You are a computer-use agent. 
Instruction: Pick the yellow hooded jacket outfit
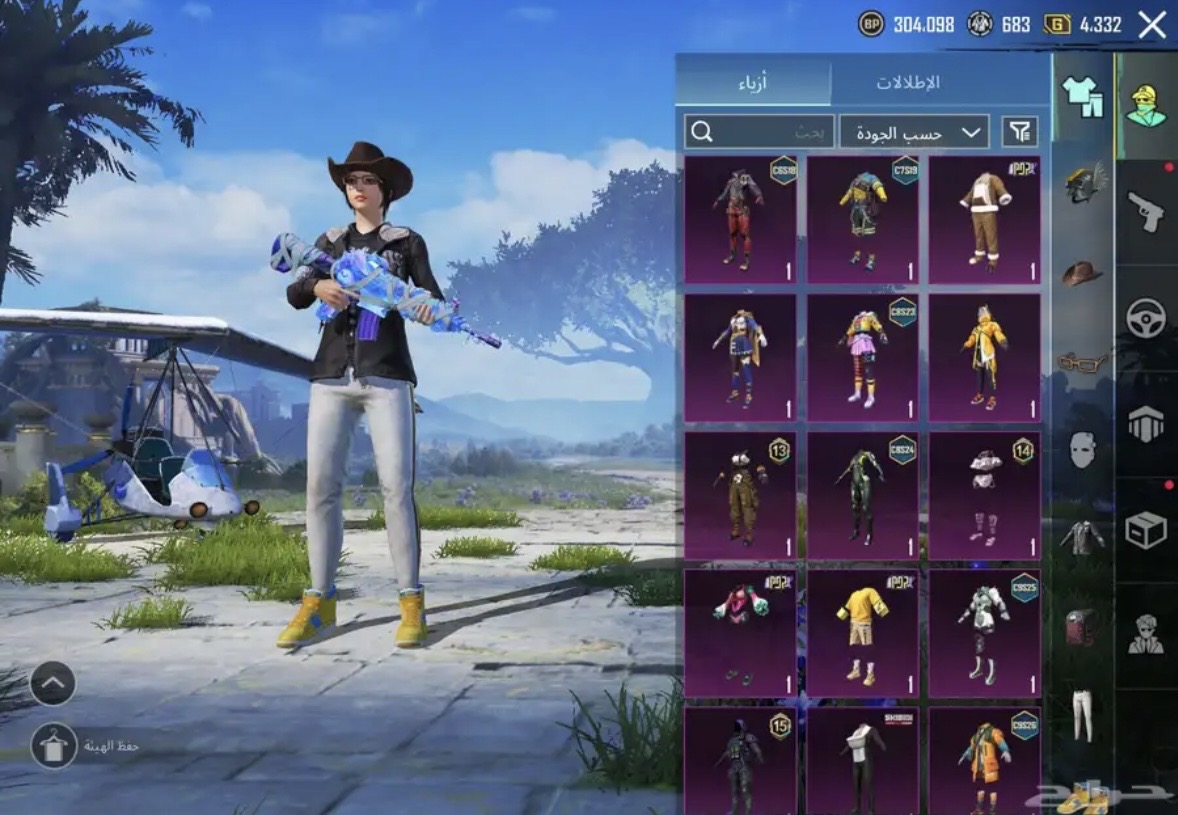(984, 358)
